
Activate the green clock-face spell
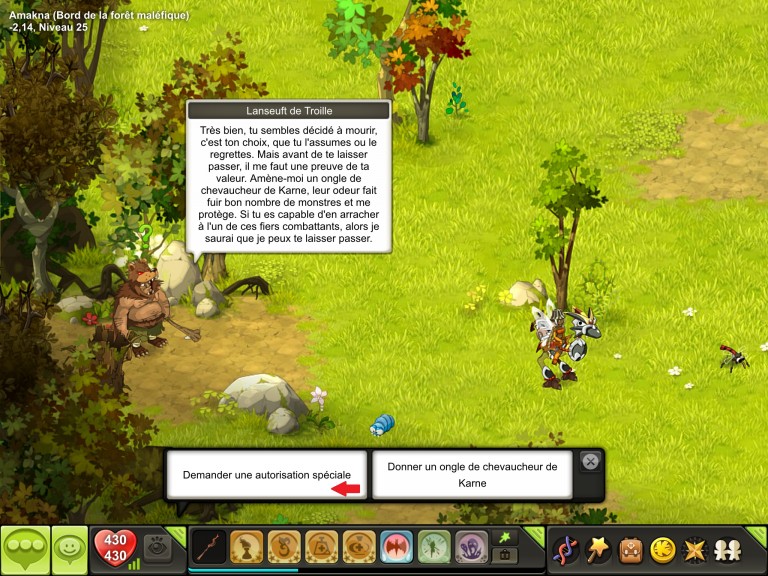(434, 547)
